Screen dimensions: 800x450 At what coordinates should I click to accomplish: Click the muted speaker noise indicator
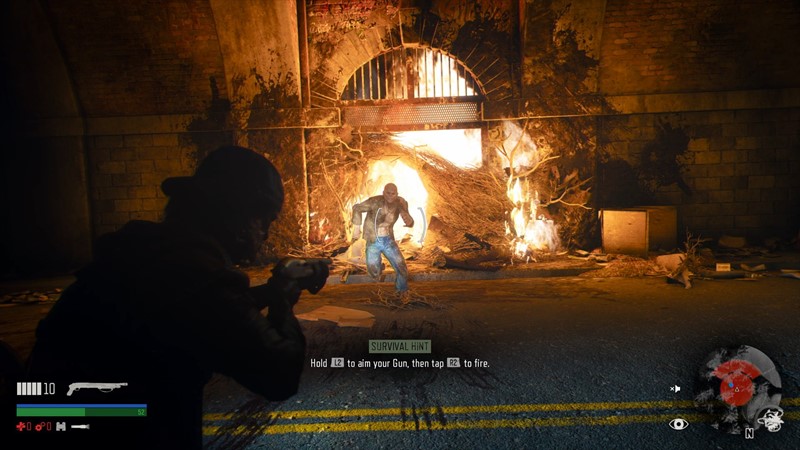point(676,388)
